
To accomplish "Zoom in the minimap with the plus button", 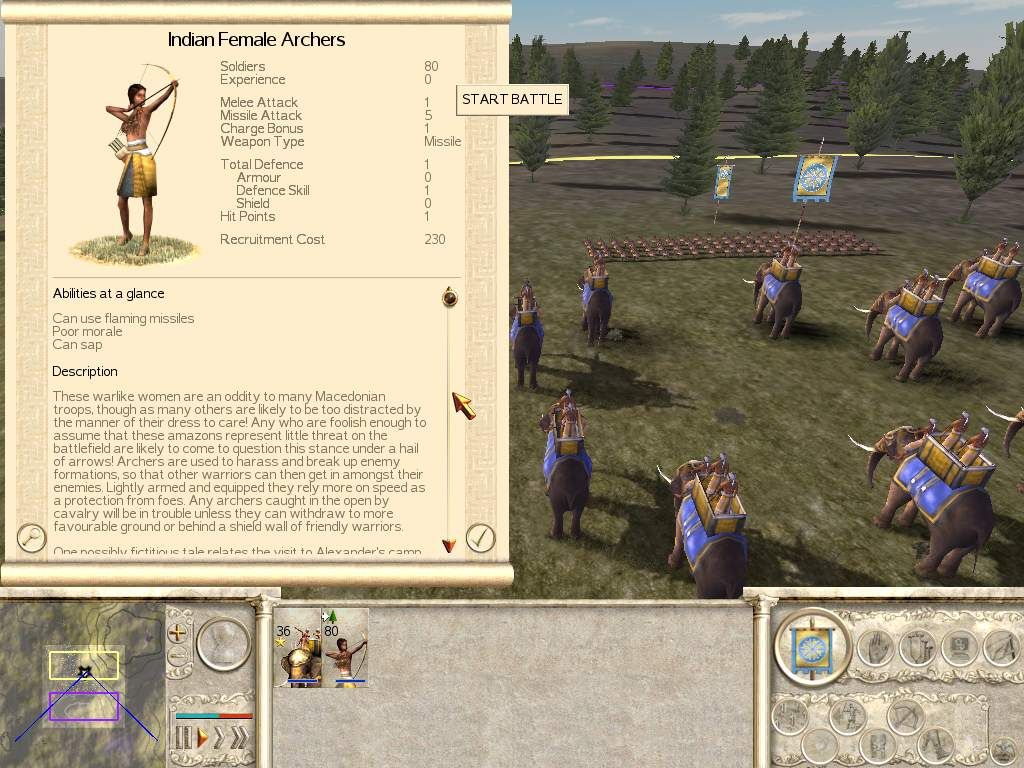I will click(178, 633).
